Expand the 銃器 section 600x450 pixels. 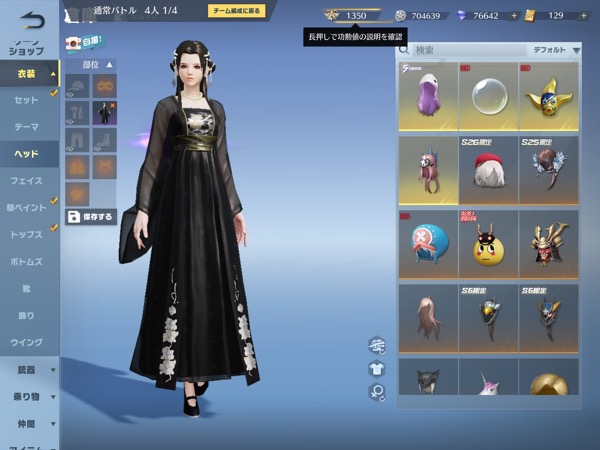pyautogui.click(x=28, y=370)
